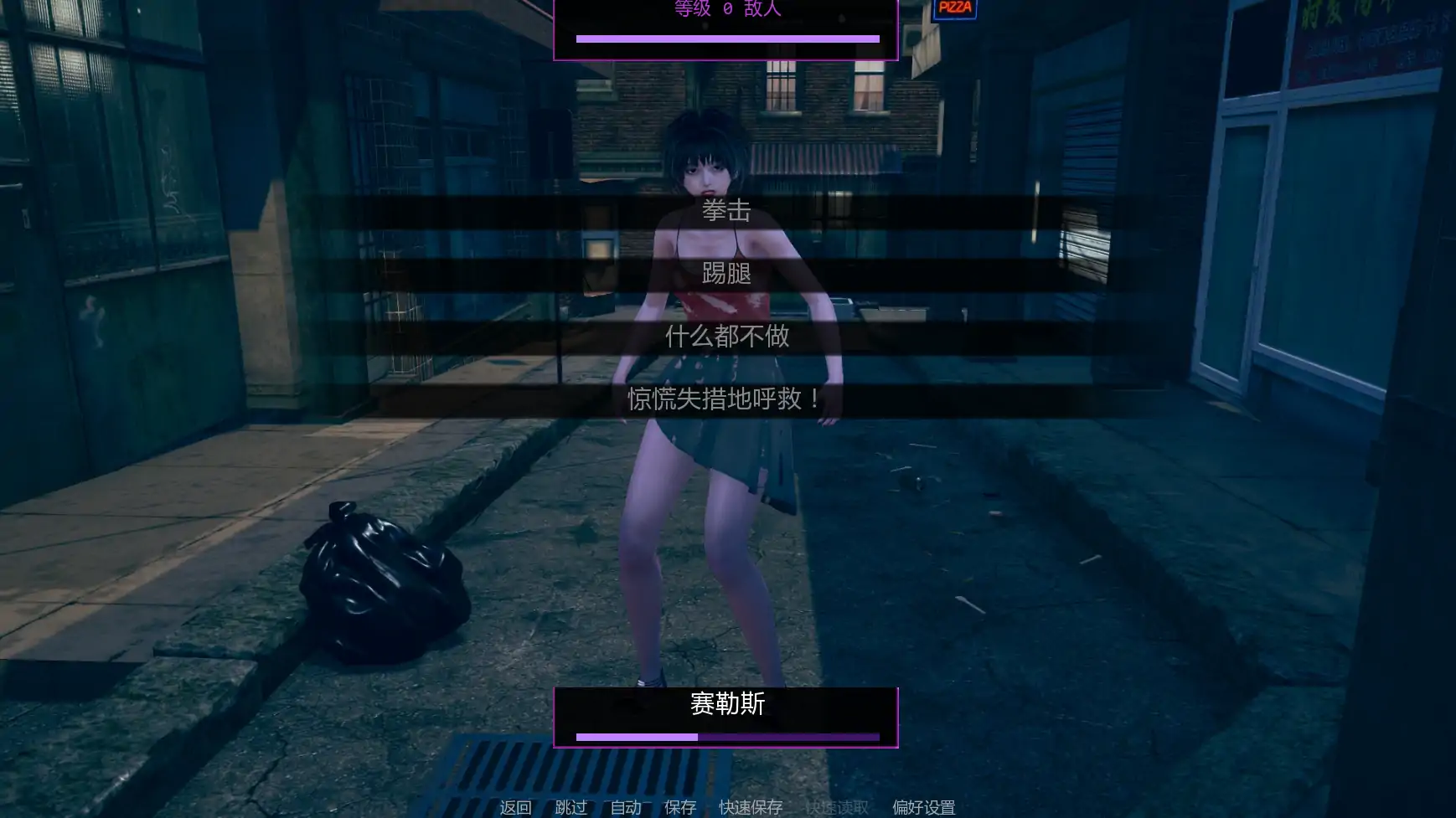Viewport: 1456px width, 818px height.
Task: Open the 保存 save screen
Action: (x=679, y=807)
